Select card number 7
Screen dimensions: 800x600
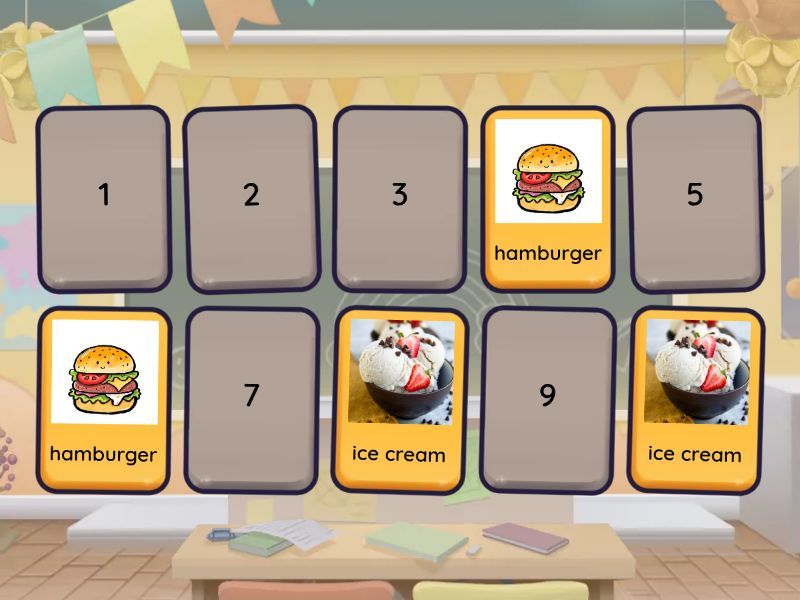click(x=251, y=398)
